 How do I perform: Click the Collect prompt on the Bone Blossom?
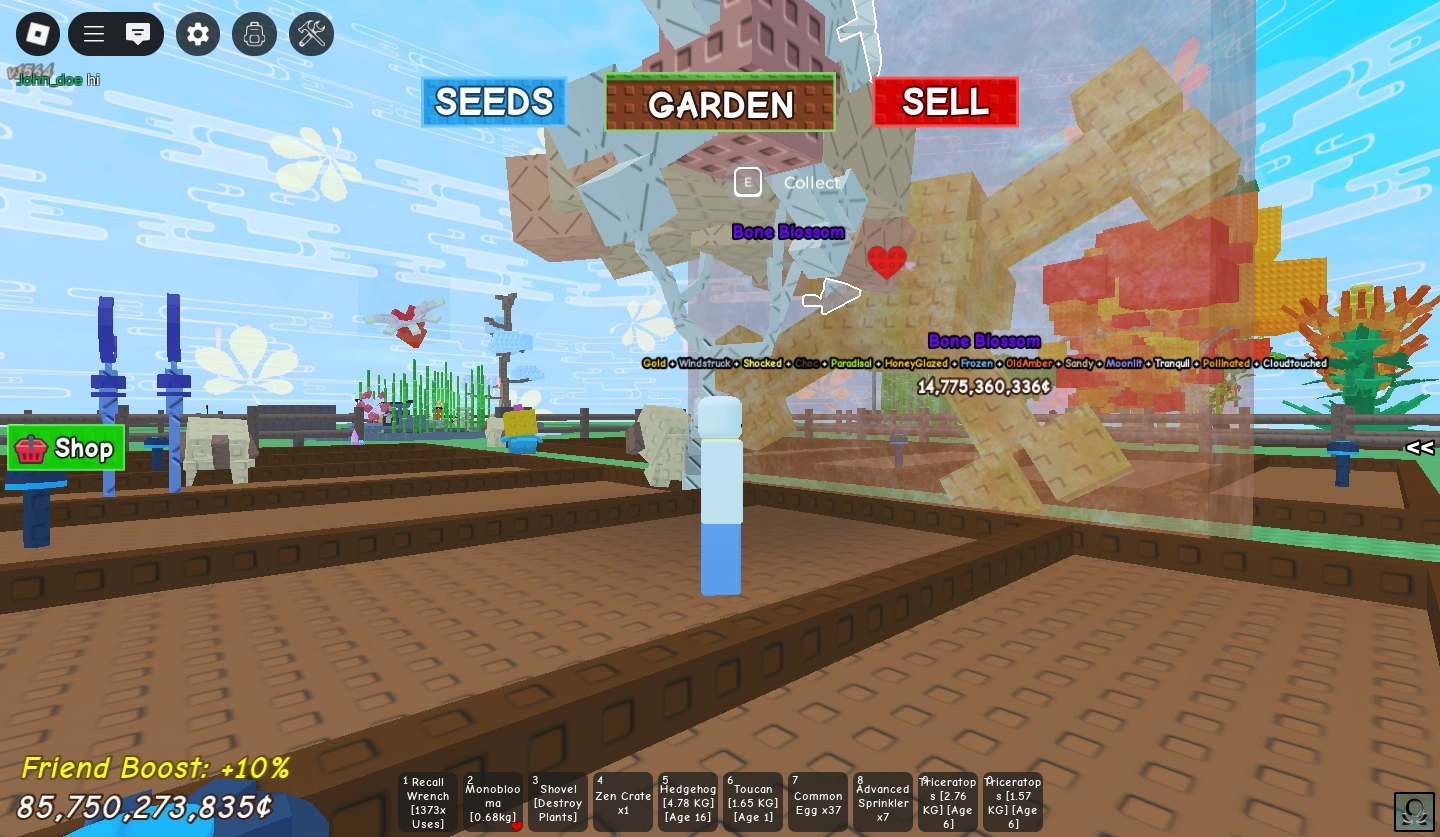pos(748,182)
